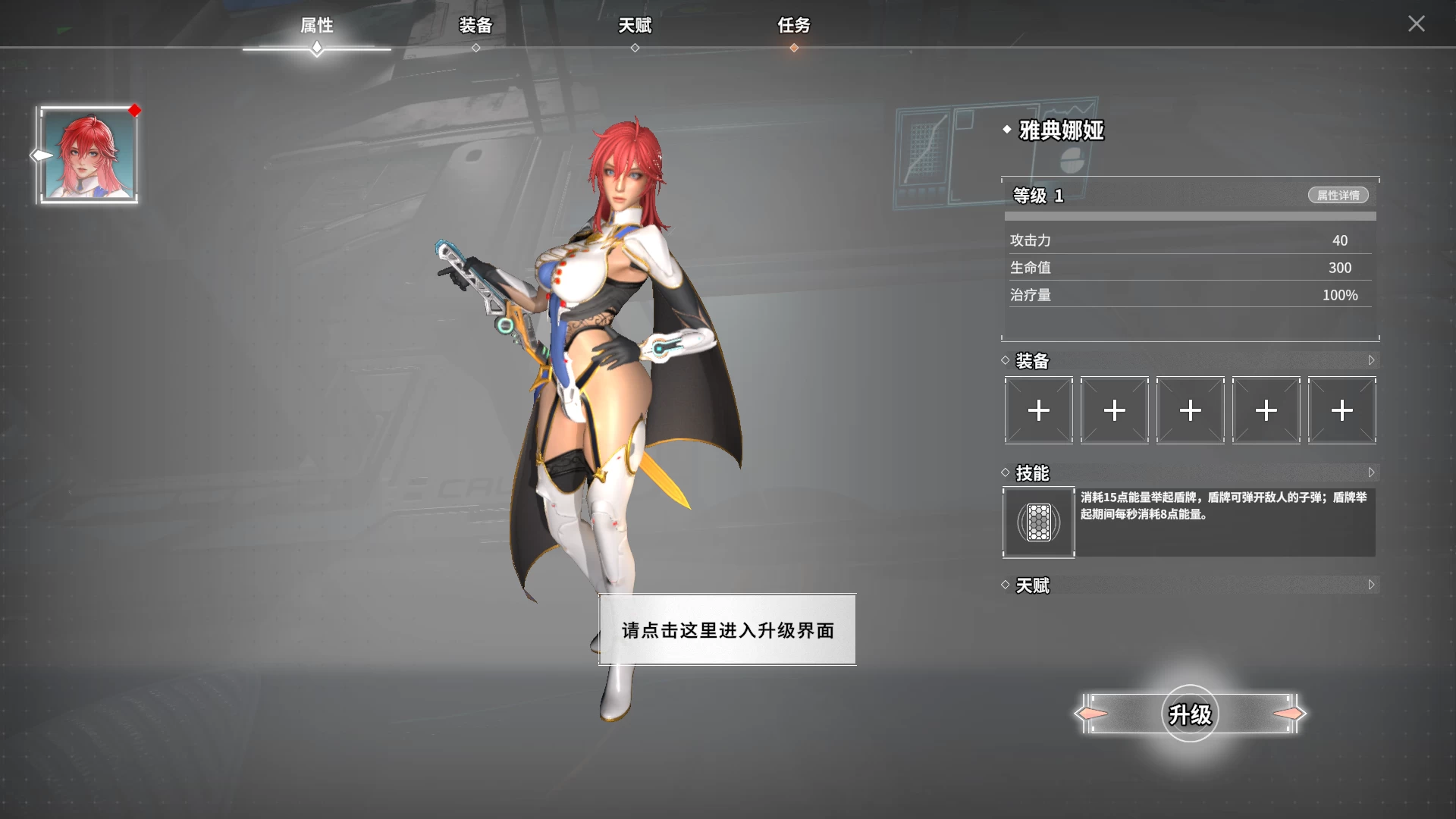Image resolution: width=1456 pixels, height=819 pixels.
Task: Click the last equipment slot plus icon
Action: click(x=1341, y=410)
